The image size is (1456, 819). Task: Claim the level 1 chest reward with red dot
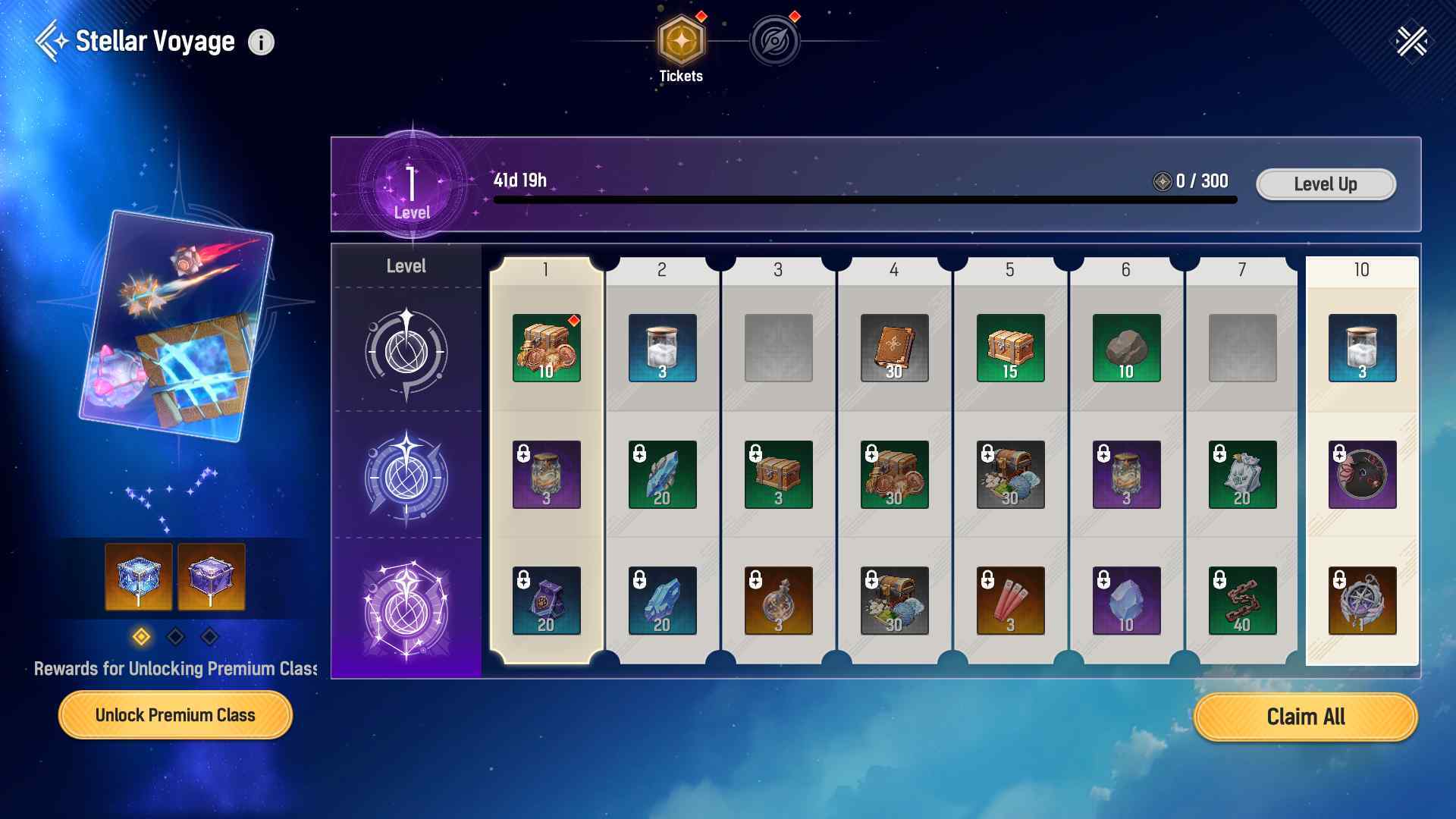pyautogui.click(x=546, y=349)
